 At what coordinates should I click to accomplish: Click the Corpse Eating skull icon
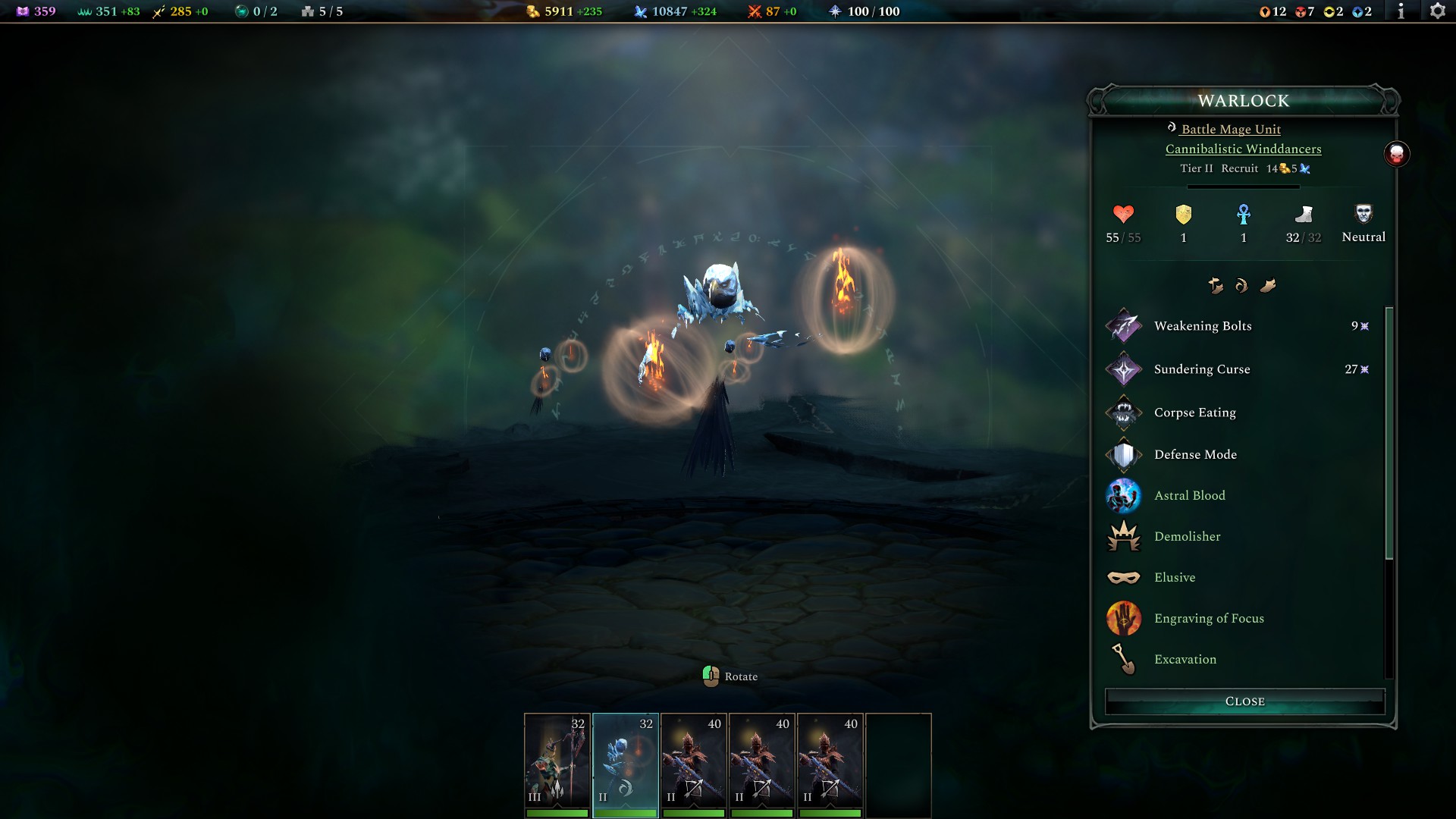(1125, 413)
